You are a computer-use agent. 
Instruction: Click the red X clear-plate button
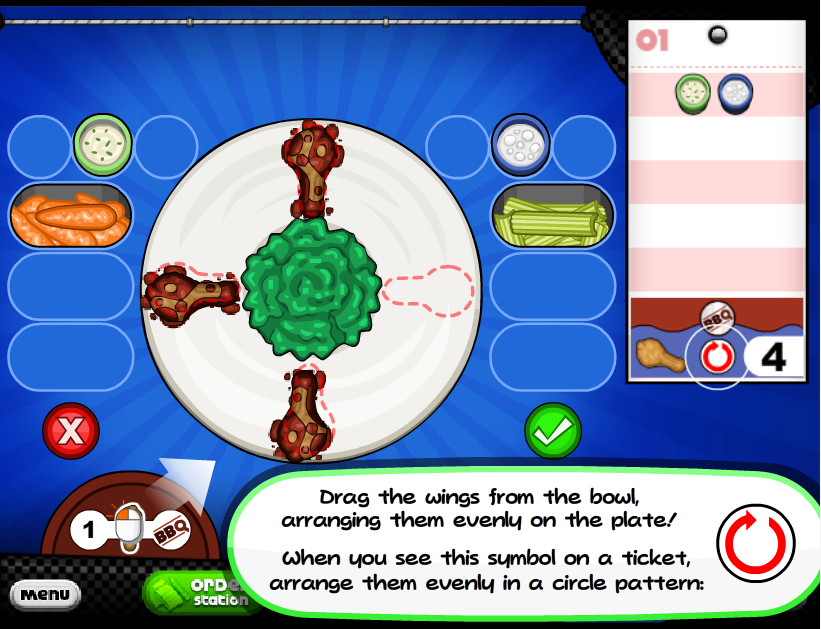click(x=70, y=432)
